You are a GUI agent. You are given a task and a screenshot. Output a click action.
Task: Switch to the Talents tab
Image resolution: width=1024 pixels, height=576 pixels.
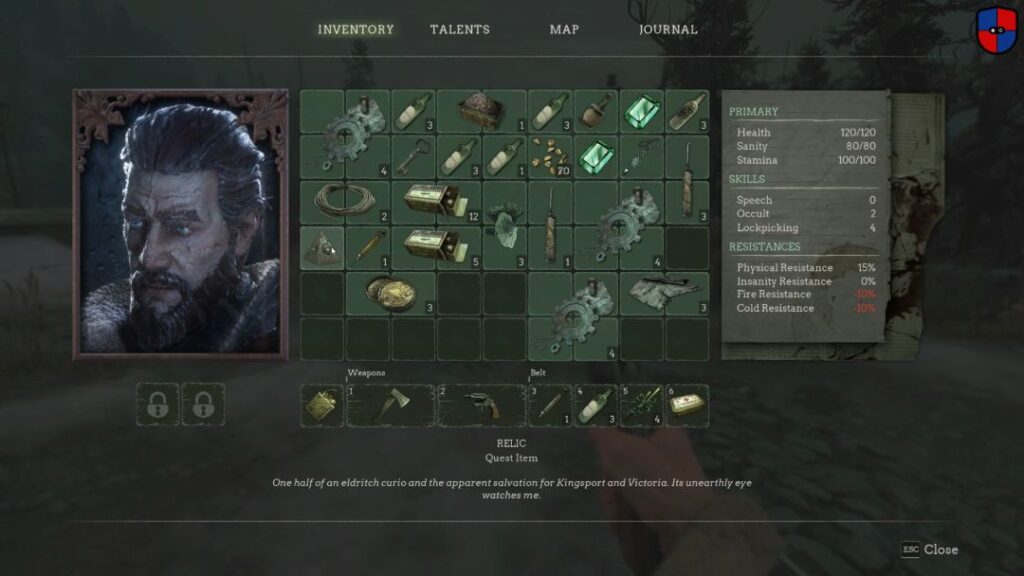[x=459, y=30]
